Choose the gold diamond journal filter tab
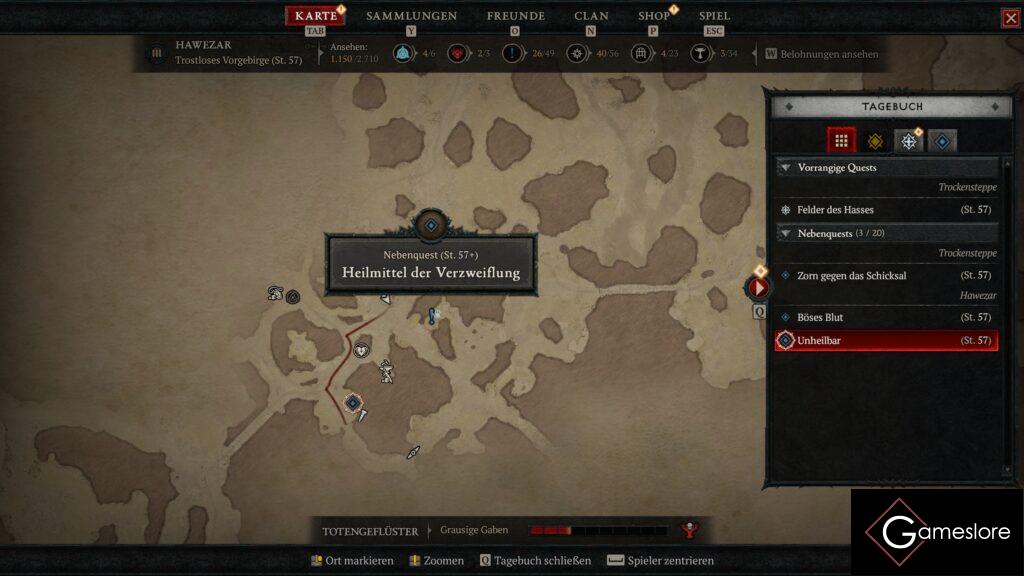The height and width of the screenshot is (576, 1024). [x=875, y=141]
